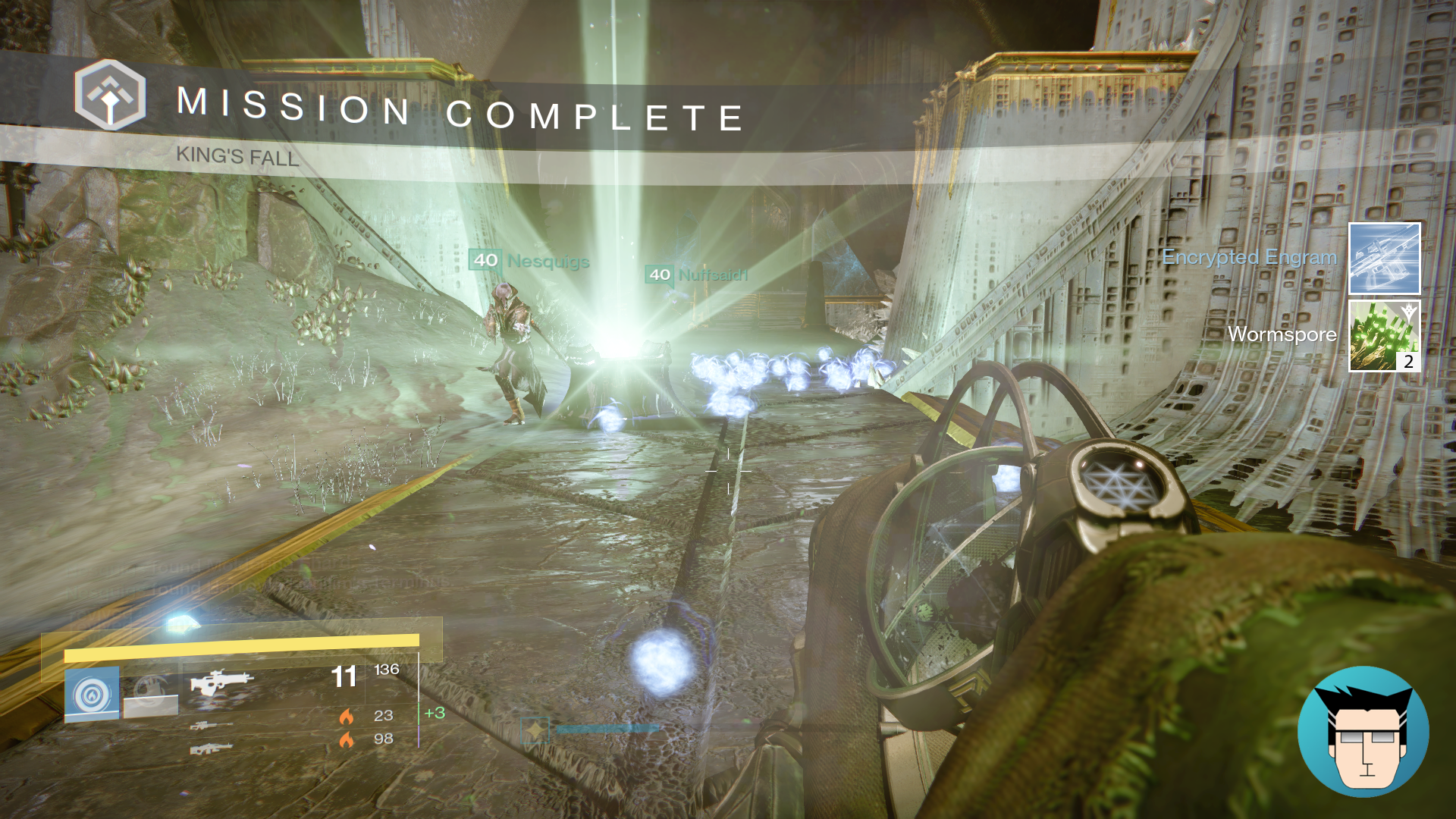This screenshot has height=819, width=1456.
Task: Click the Nuffsaid1 player nameplate
Action: pos(698,276)
